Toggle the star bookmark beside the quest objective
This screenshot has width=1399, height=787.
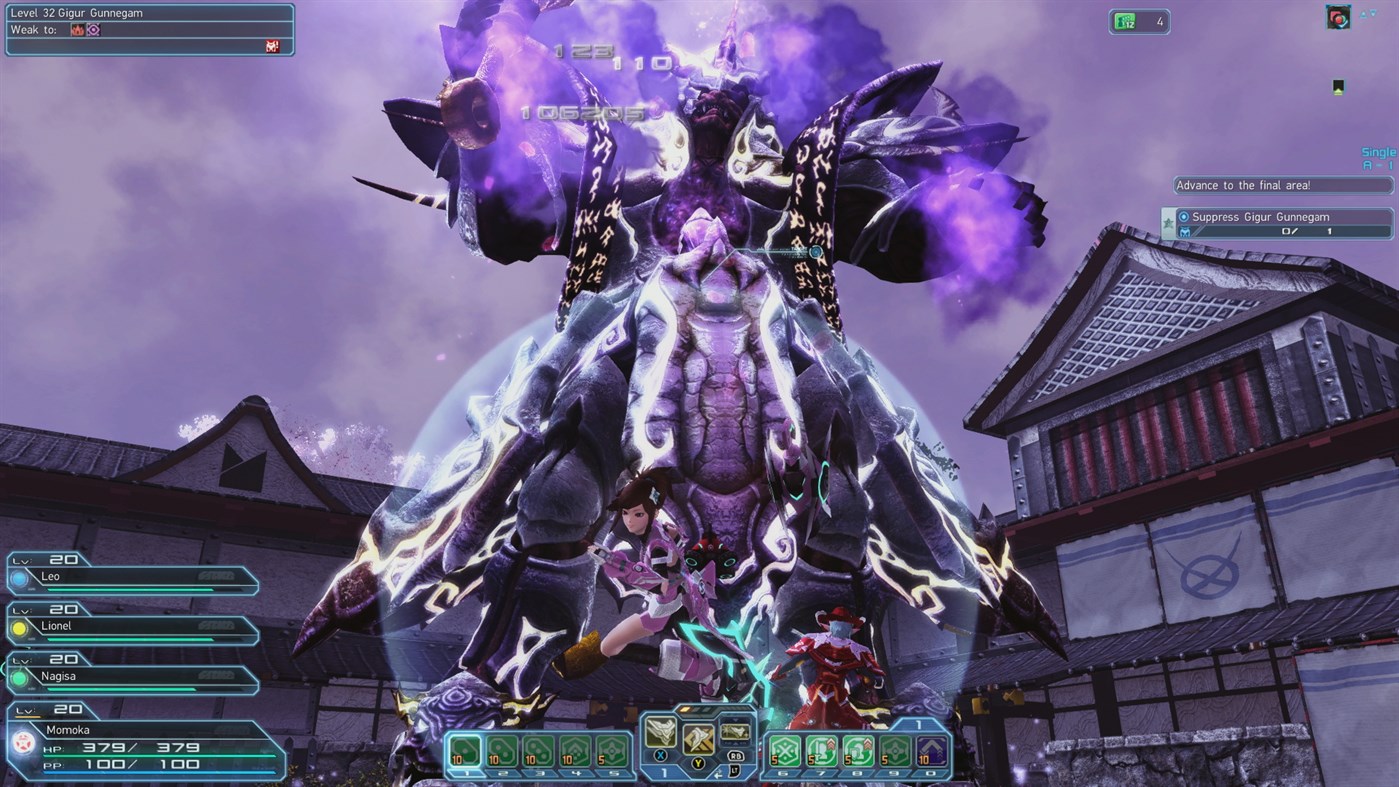(x=1168, y=222)
